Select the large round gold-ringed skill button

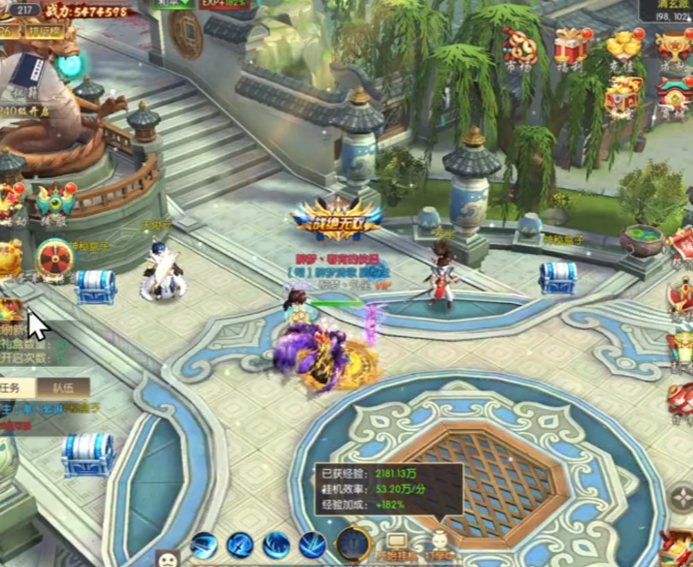click(x=353, y=544)
